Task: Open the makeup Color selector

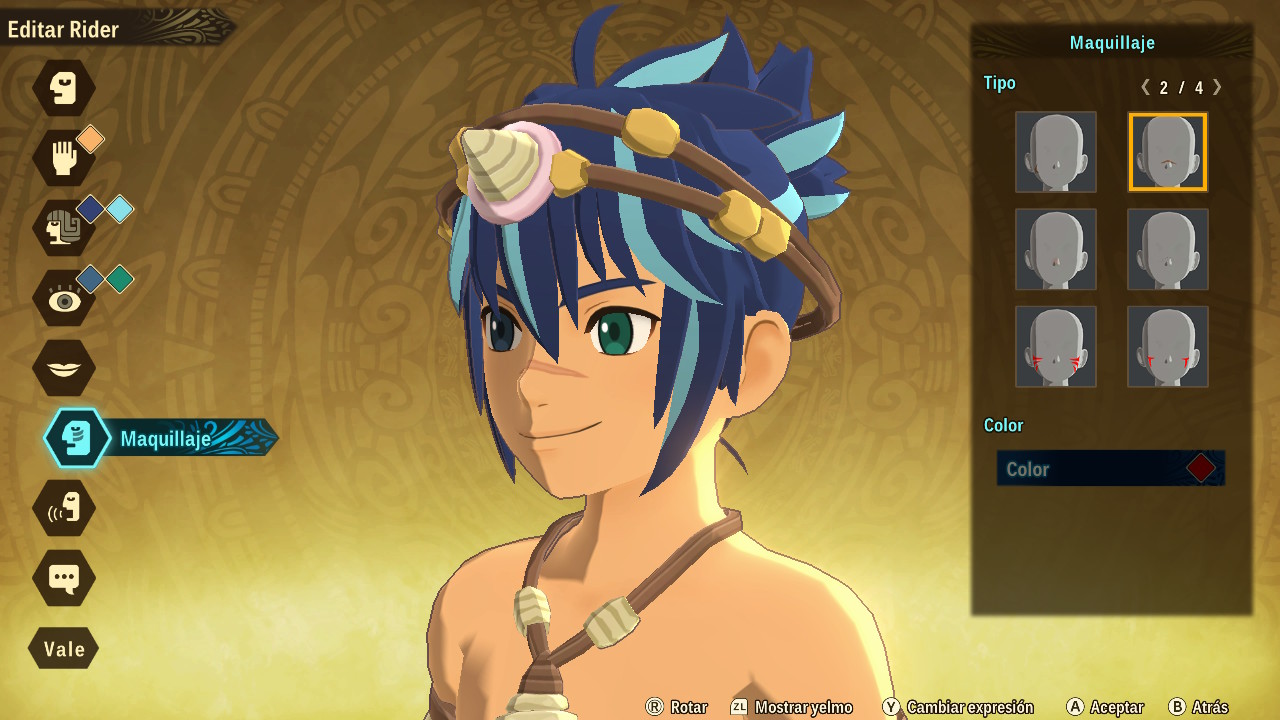Action: pos(1110,468)
